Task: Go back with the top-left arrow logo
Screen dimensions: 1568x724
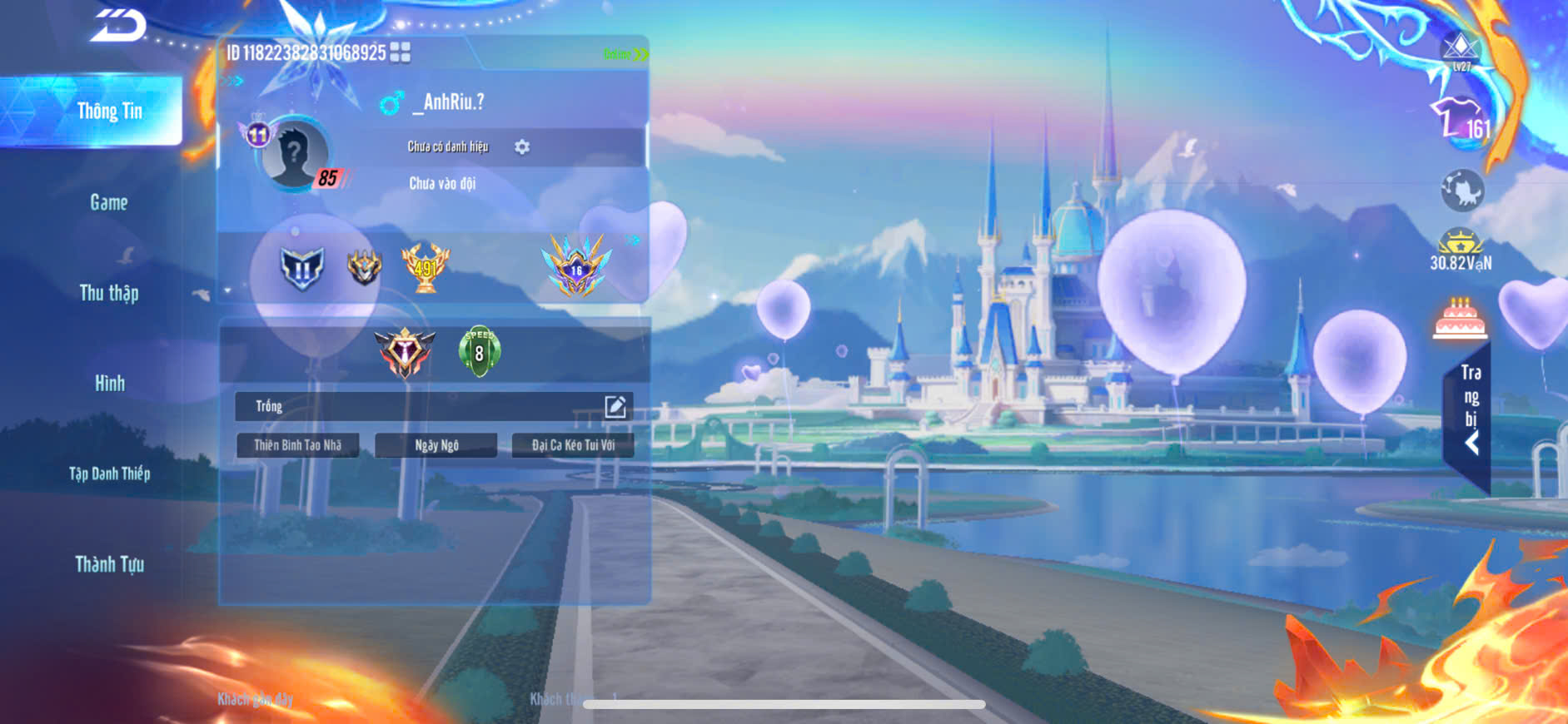Action: point(118,25)
